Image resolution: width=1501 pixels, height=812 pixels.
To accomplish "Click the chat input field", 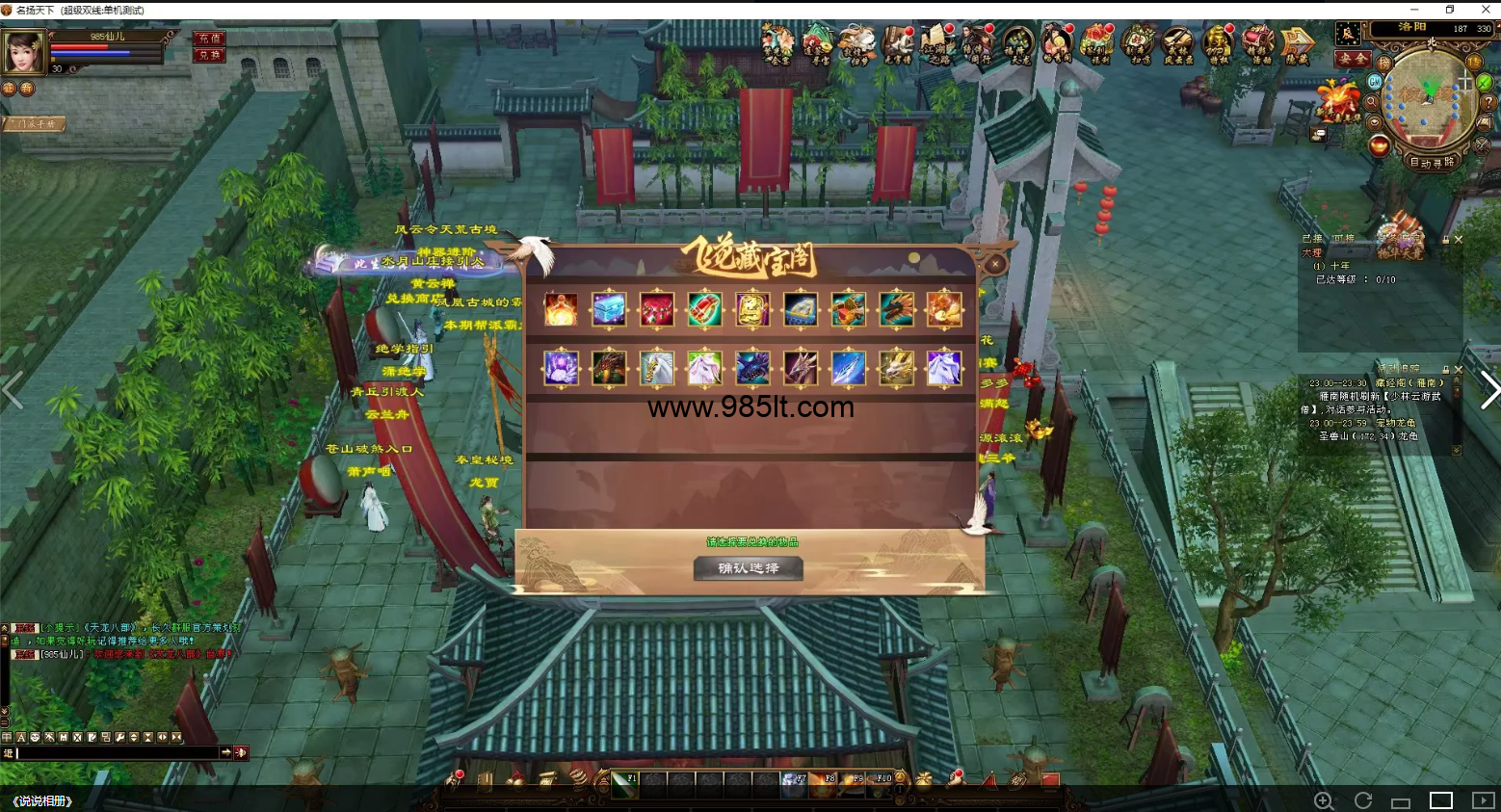I will pyautogui.click(x=118, y=752).
